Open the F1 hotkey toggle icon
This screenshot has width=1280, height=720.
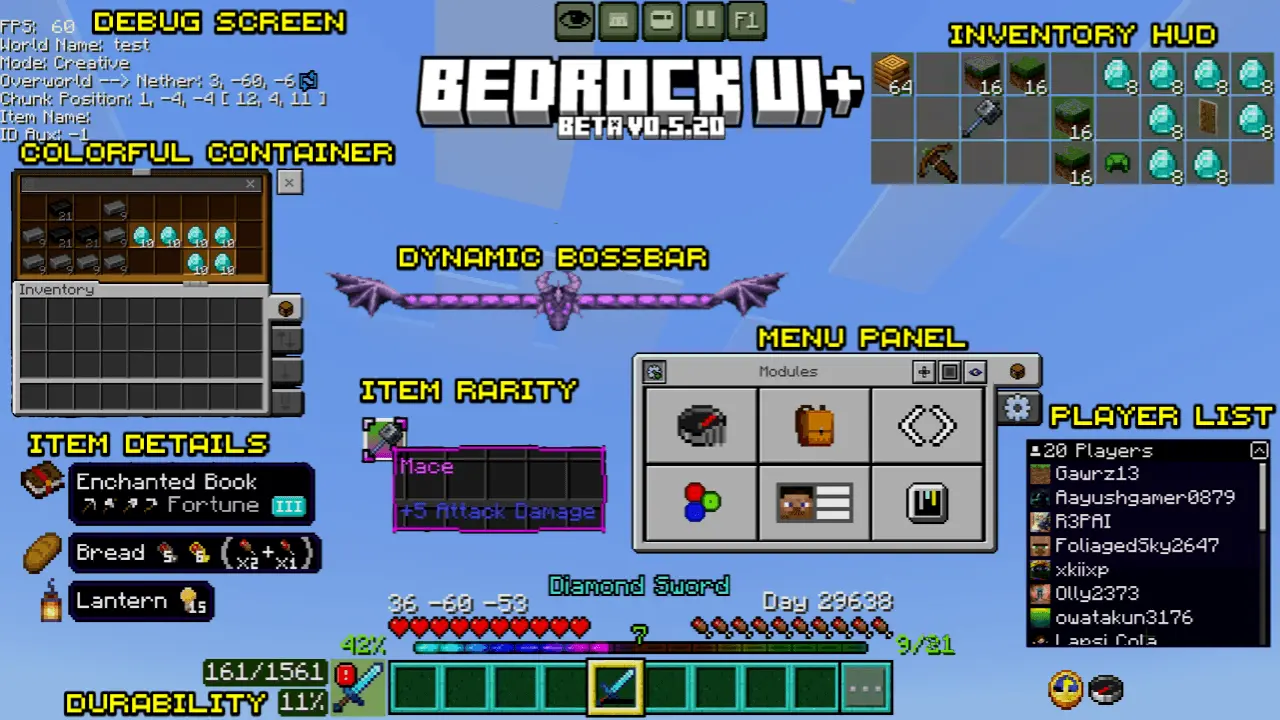point(747,20)
